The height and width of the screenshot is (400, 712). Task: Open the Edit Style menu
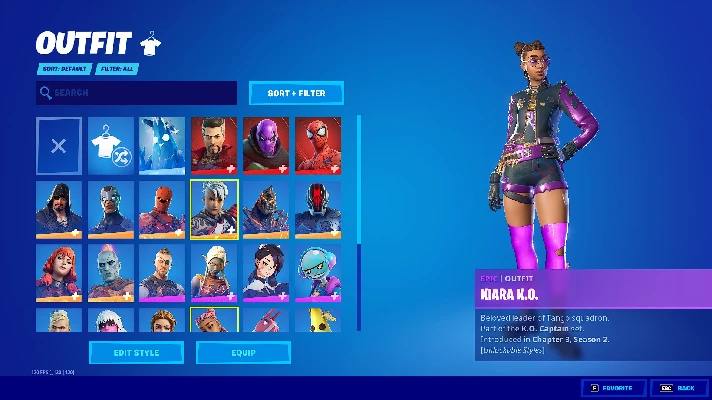(137, 352)
